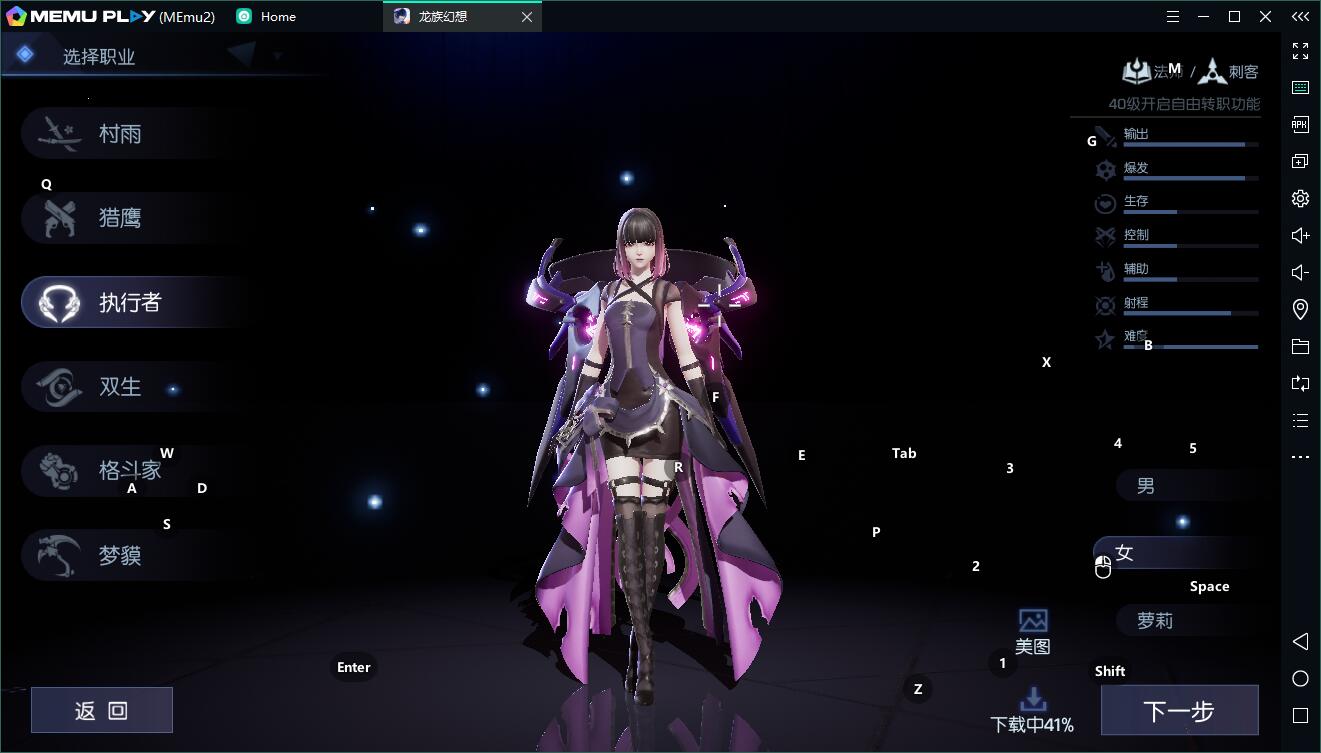Image resolution: width=1321 pixels, height=753 pixels.
Task: Close the 龙族幻想 tab
Action: (527, 17)
